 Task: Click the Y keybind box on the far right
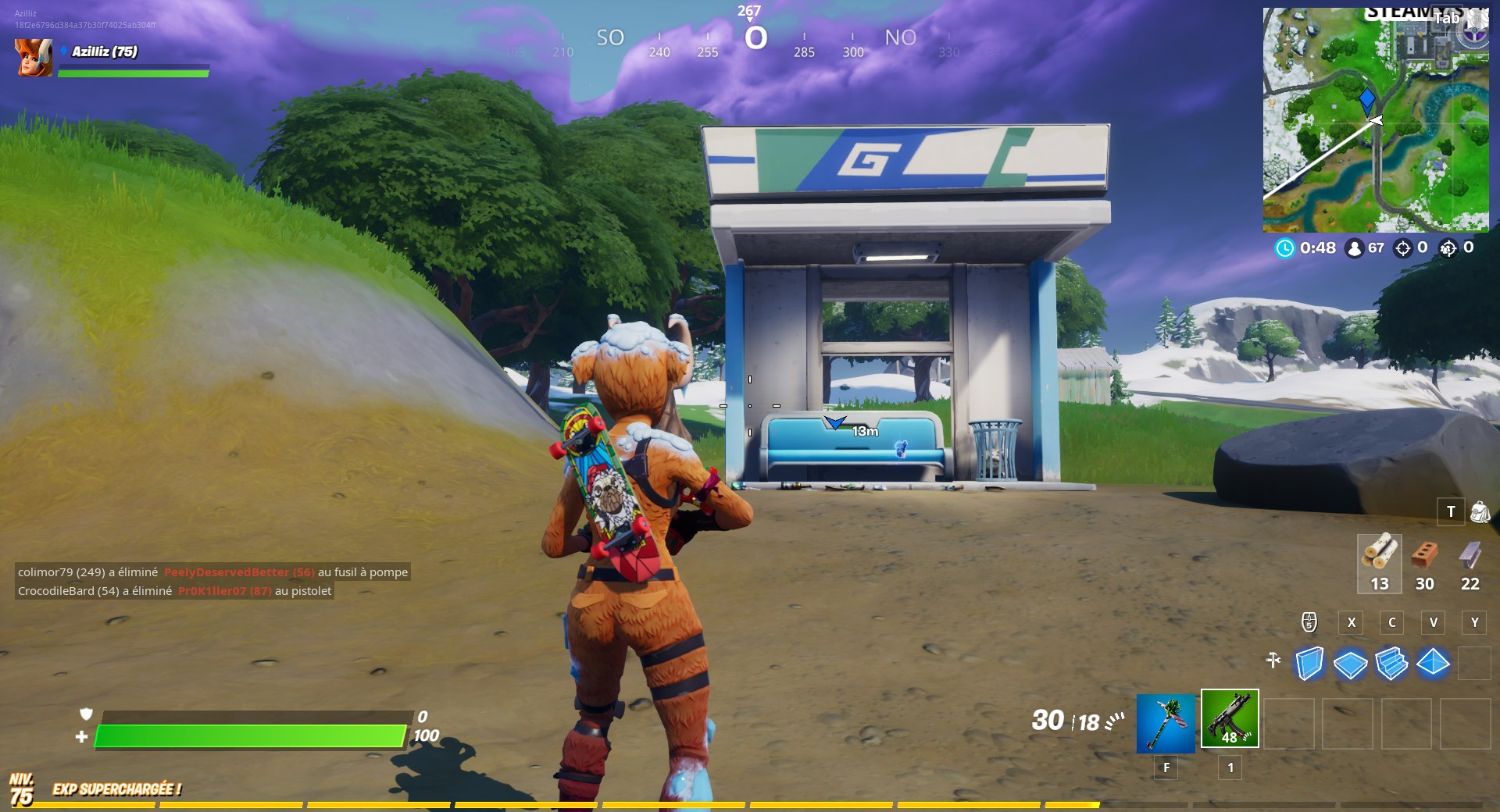click(x=1474, y=623)
